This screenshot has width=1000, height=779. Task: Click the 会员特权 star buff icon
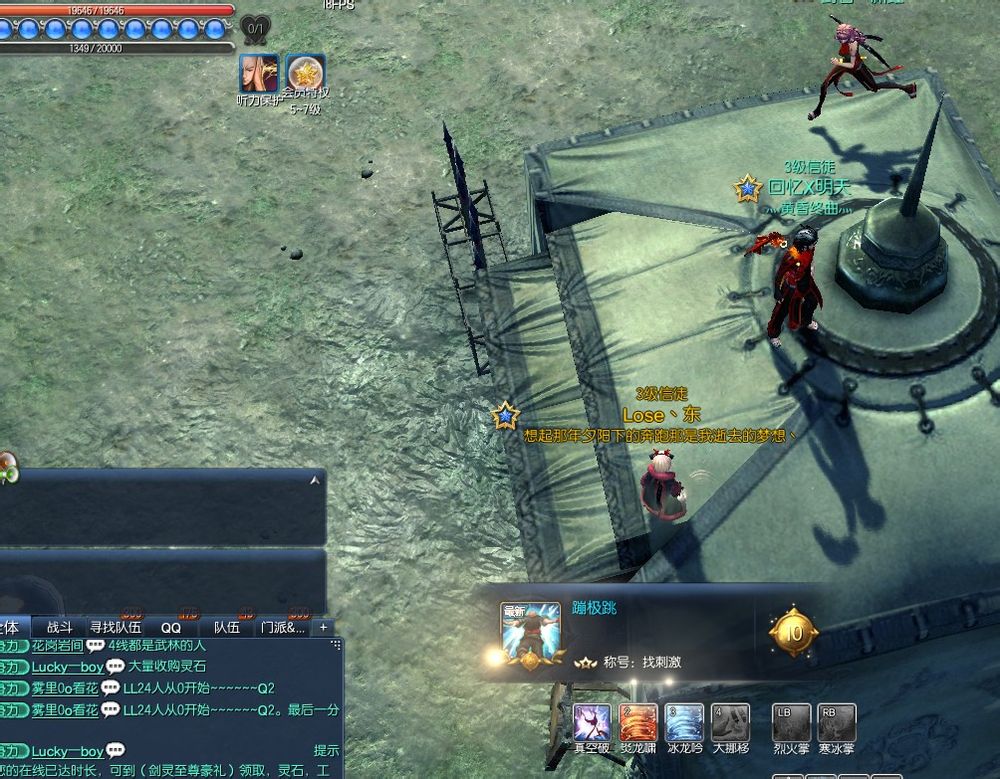click(305, 73)
